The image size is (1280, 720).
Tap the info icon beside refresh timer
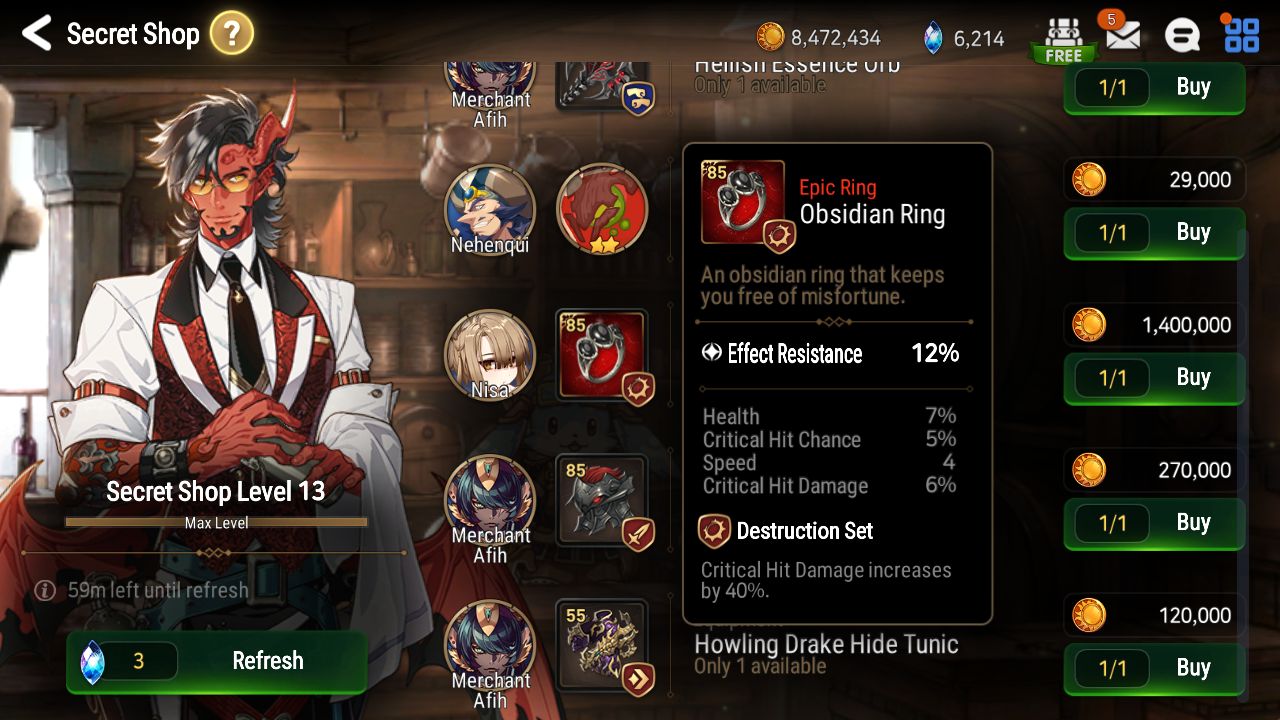(44, 590)
